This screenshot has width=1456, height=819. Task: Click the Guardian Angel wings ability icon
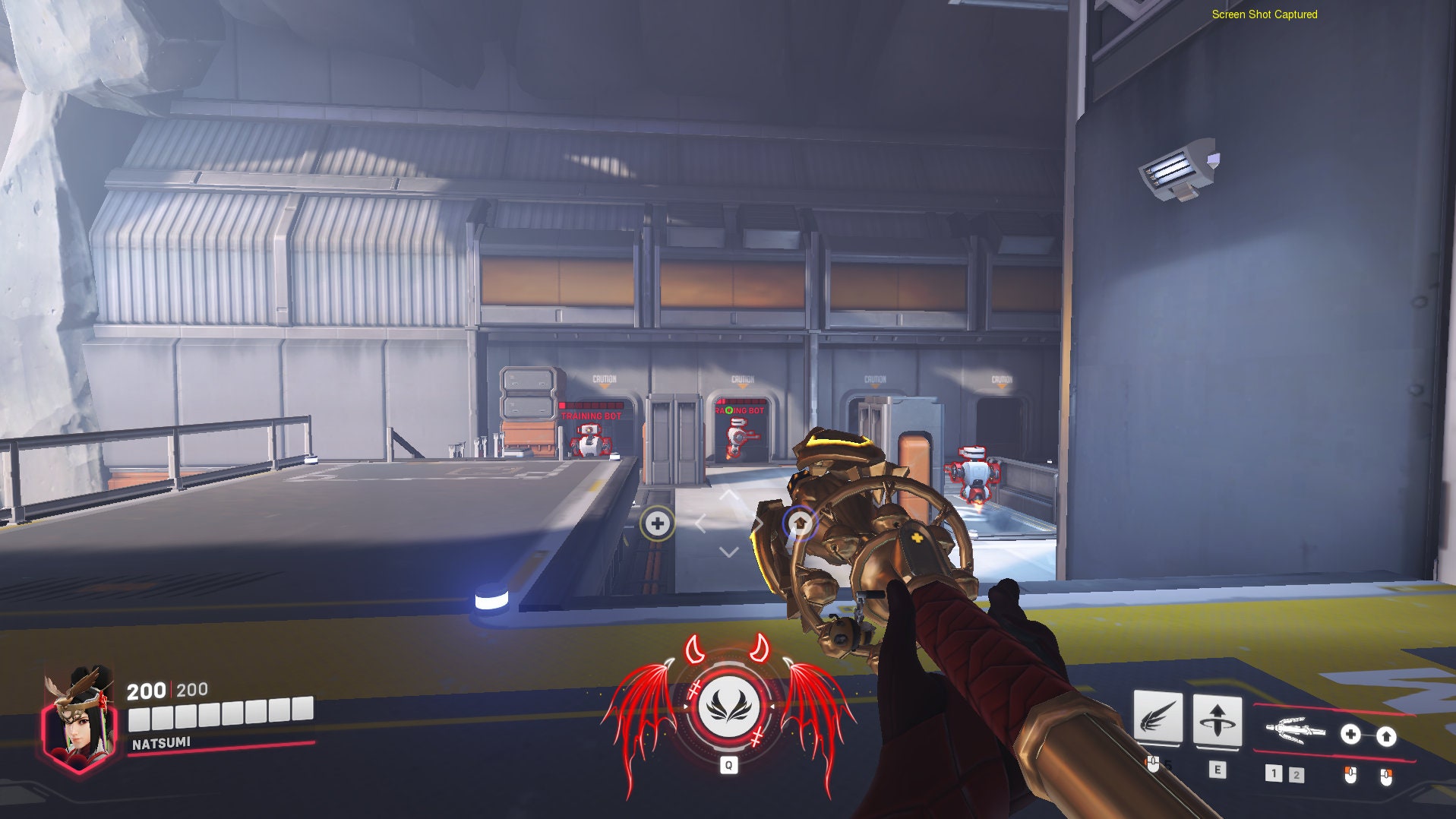[x=1158, y=718]
